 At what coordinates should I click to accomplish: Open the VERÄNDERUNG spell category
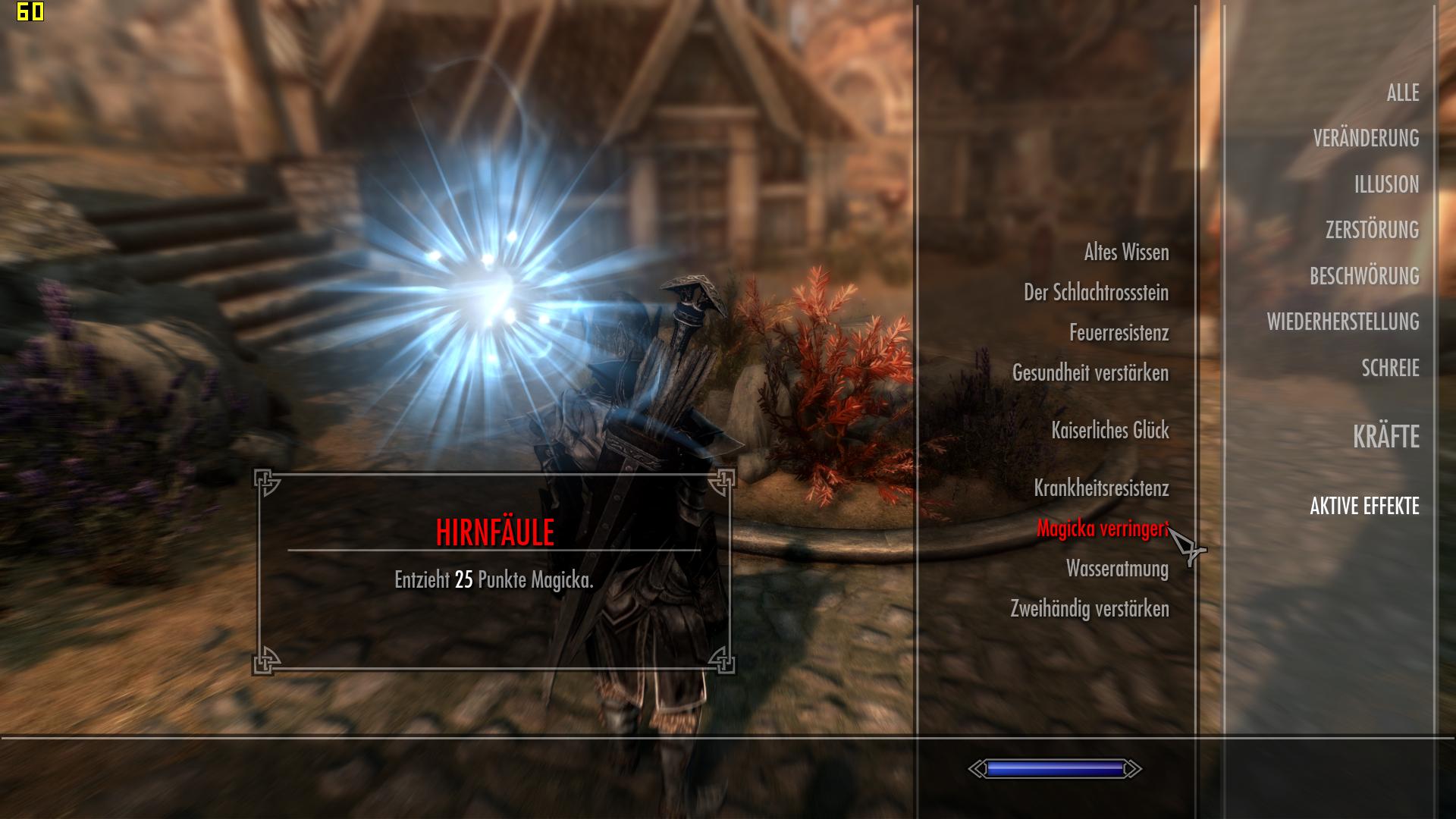point(1366,139)
